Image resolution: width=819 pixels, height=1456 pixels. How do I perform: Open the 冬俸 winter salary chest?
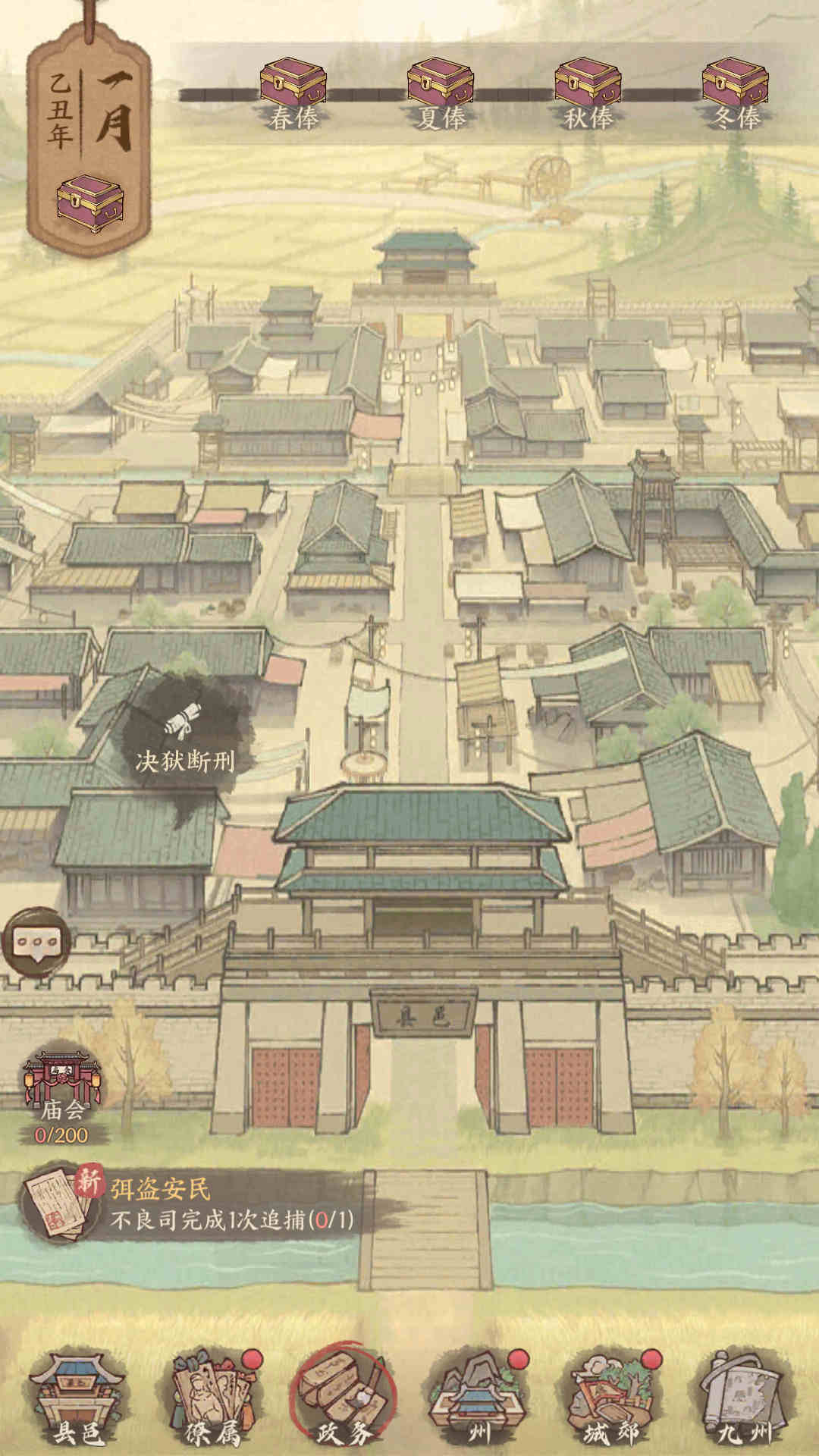pyautogui.click(x=736, y=85)
